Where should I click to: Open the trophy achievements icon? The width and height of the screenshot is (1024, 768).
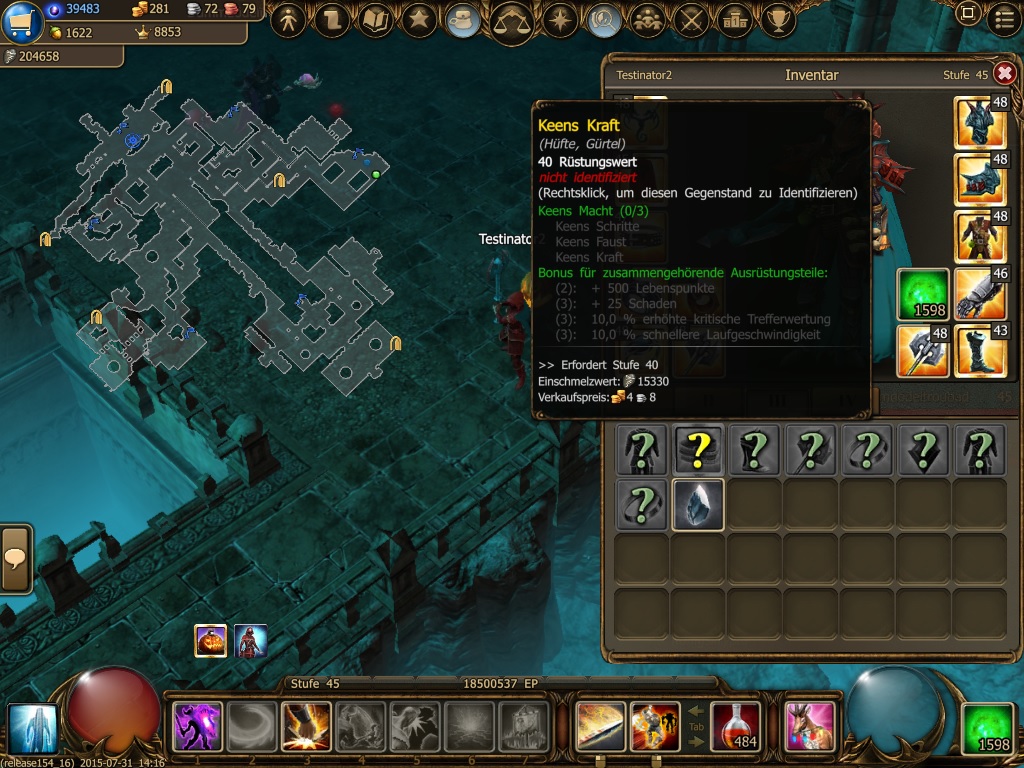778,19
